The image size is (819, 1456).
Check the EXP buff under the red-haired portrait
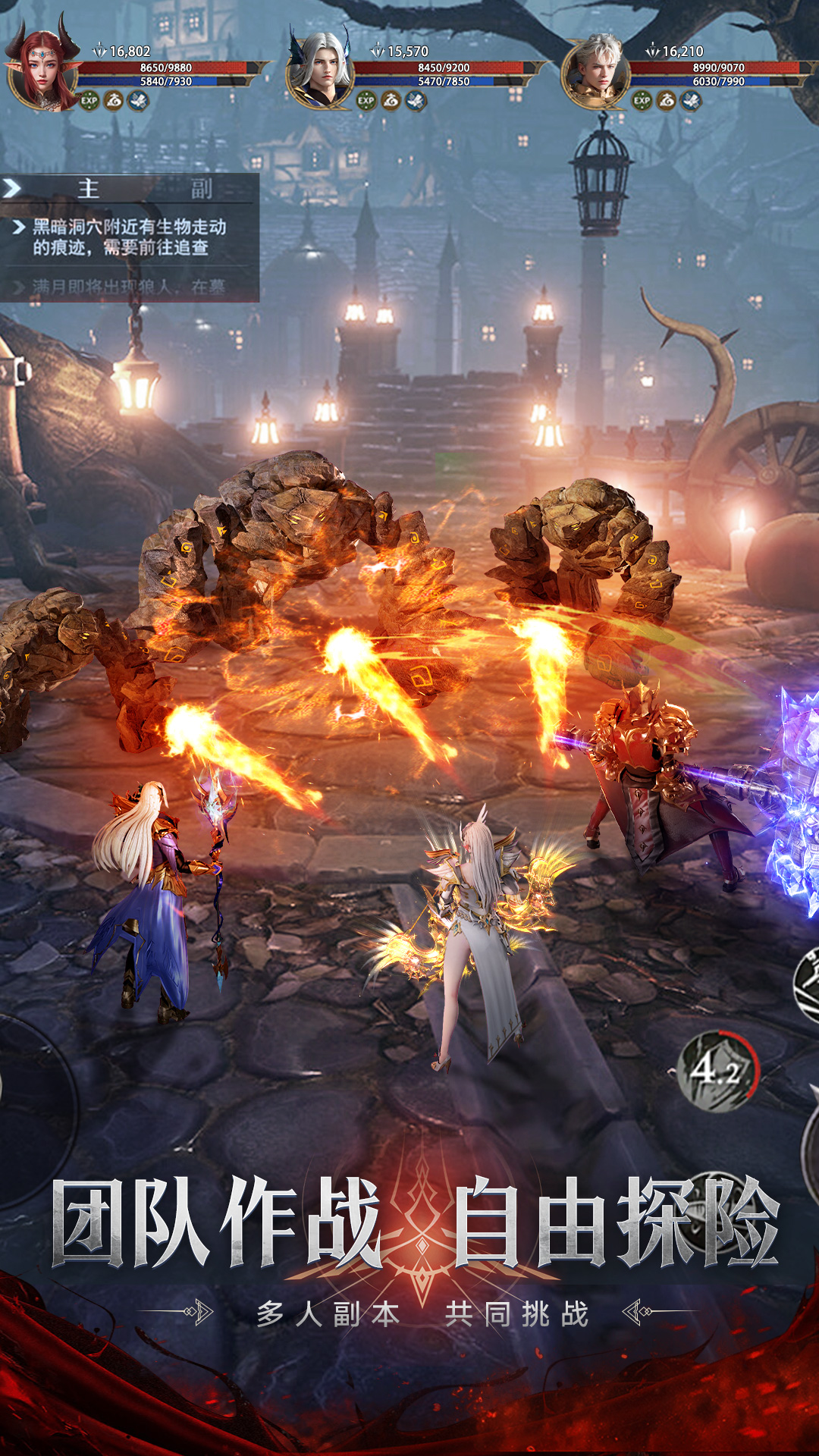(89, 100)
